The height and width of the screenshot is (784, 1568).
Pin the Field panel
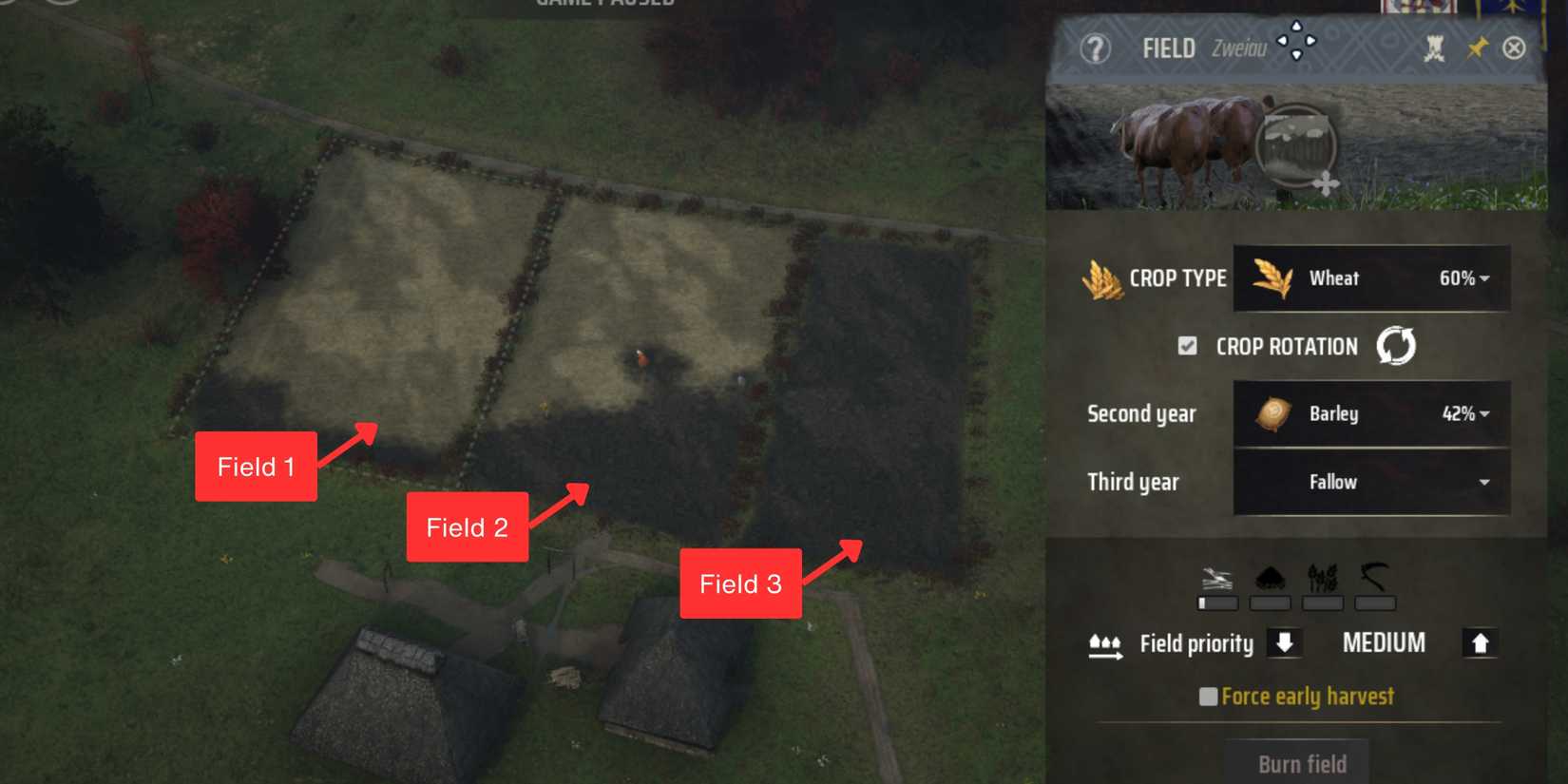[1479, 47]
